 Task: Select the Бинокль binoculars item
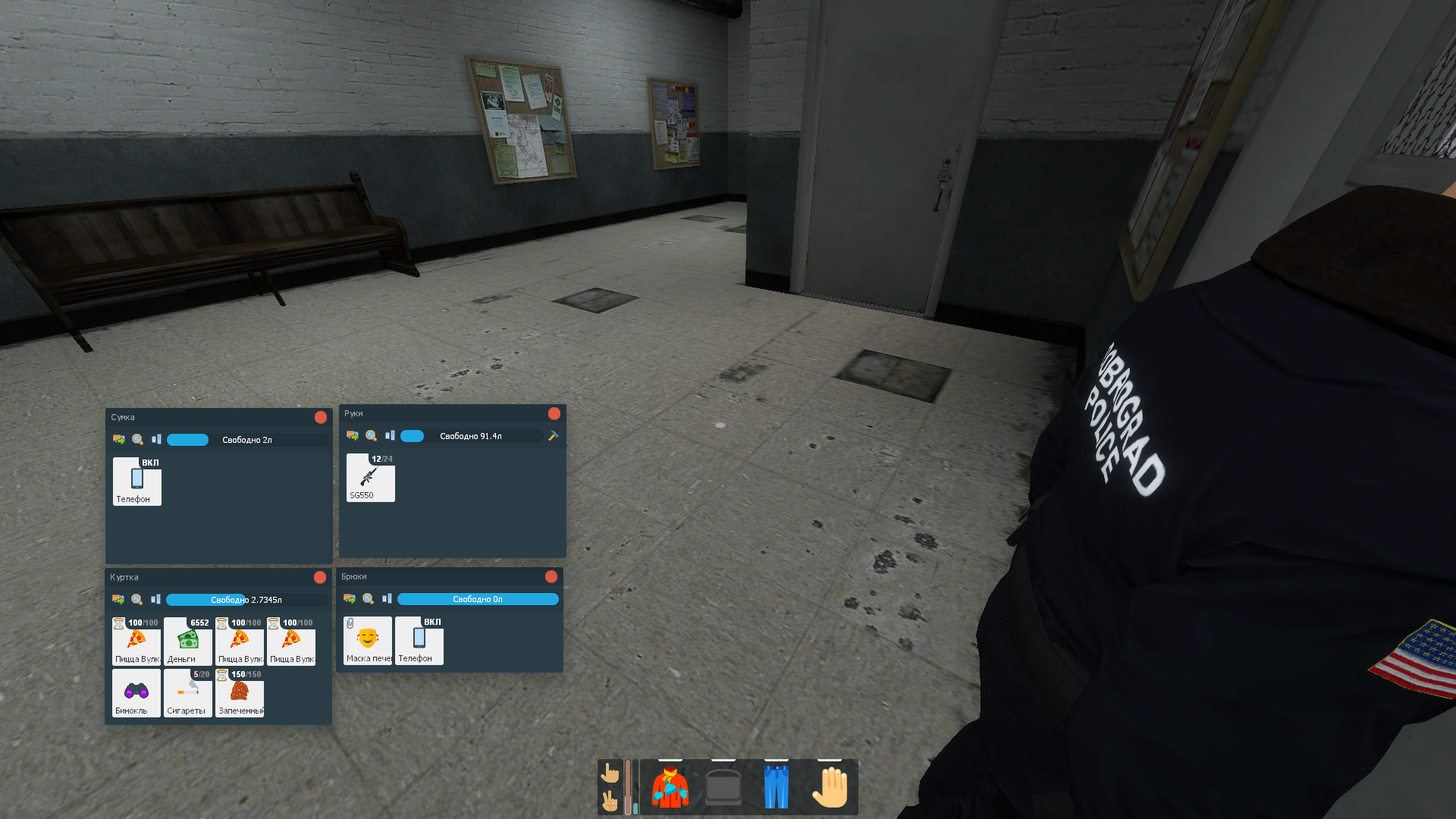pos(136,693)
